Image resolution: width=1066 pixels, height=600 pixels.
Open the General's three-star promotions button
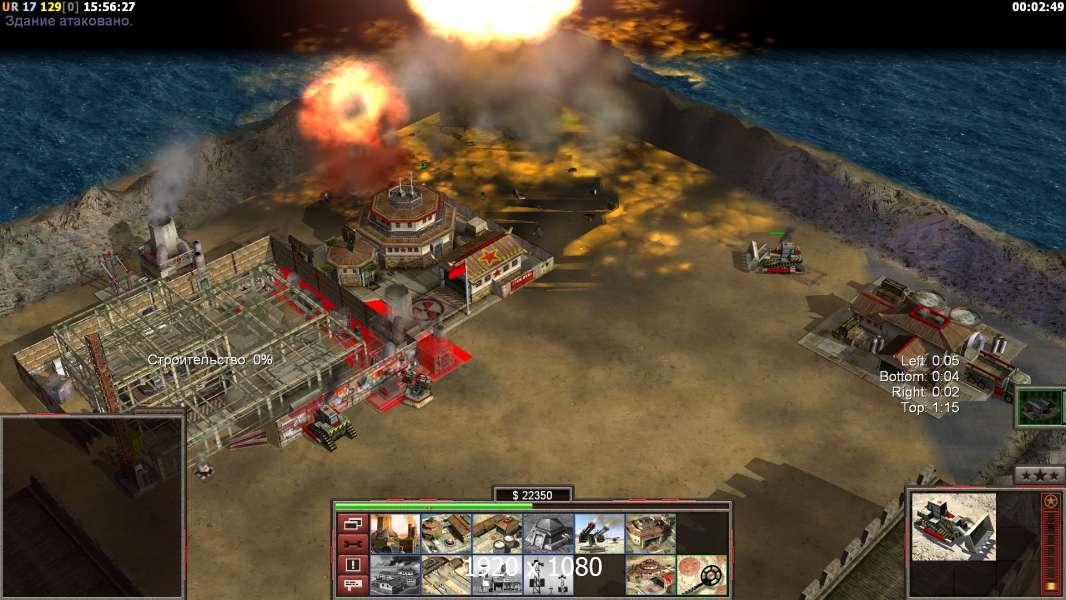[1039, 475]
